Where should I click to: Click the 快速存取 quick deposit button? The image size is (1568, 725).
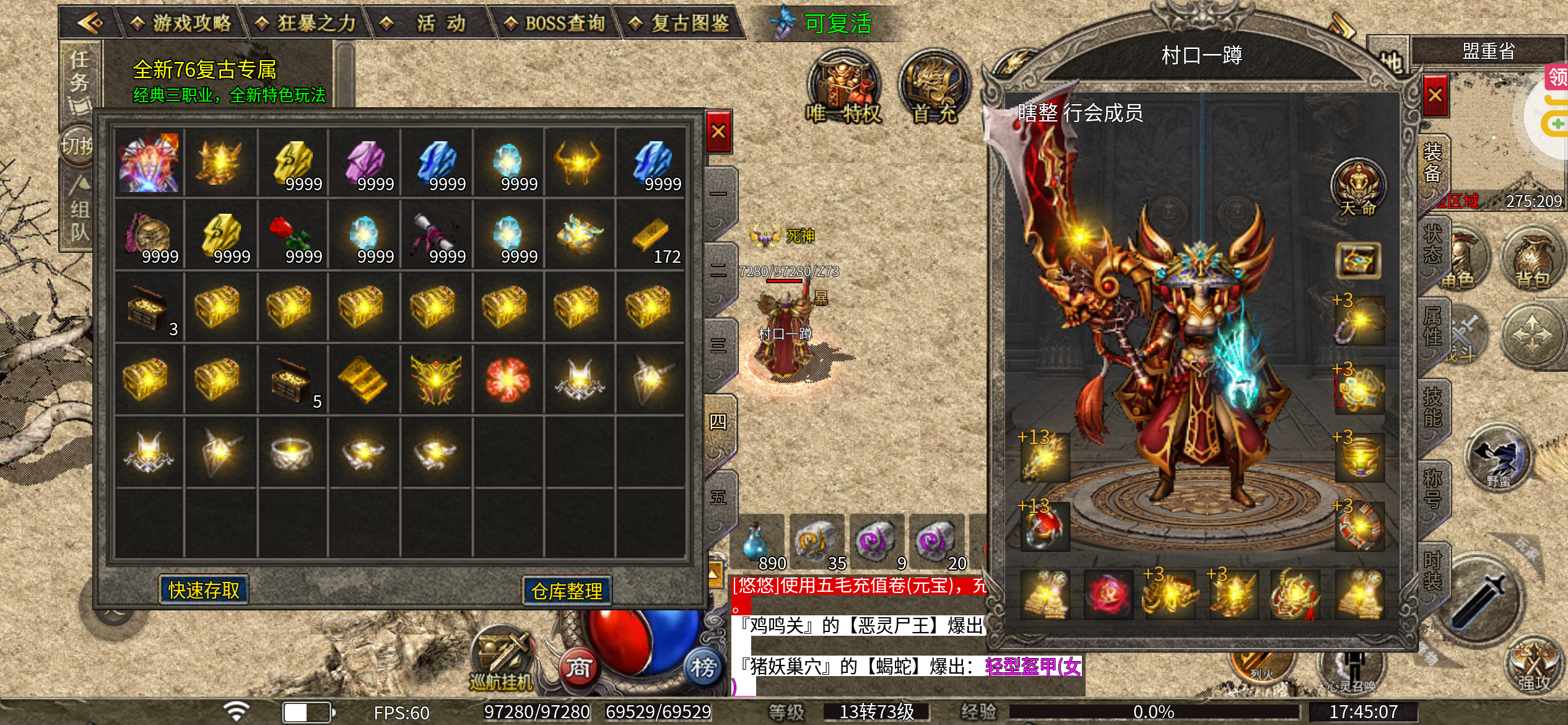point(204,590)
